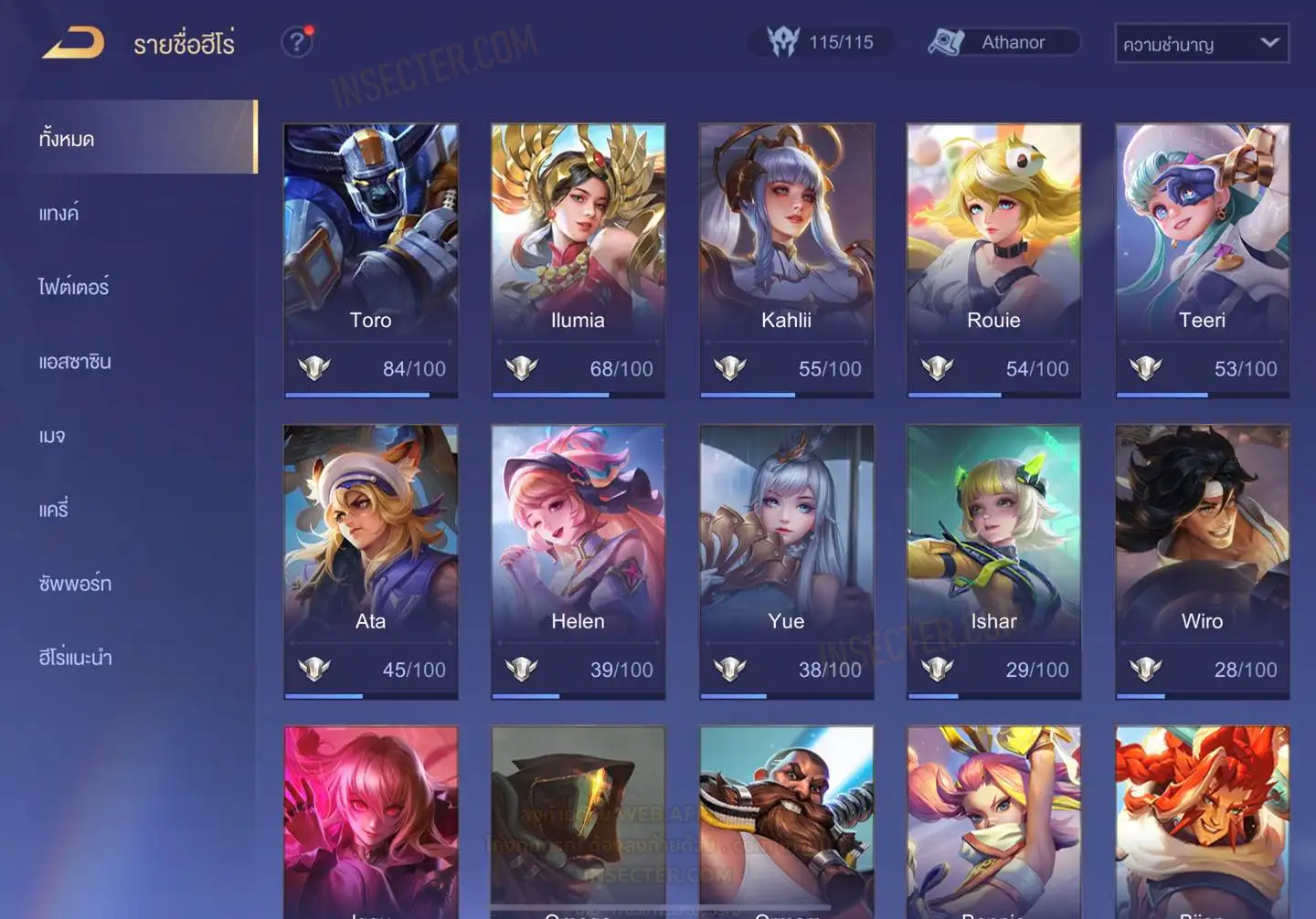Expand the ความชำนาญ sort dropdown
Screen dimensions: 1316x919
(1201, 44)
